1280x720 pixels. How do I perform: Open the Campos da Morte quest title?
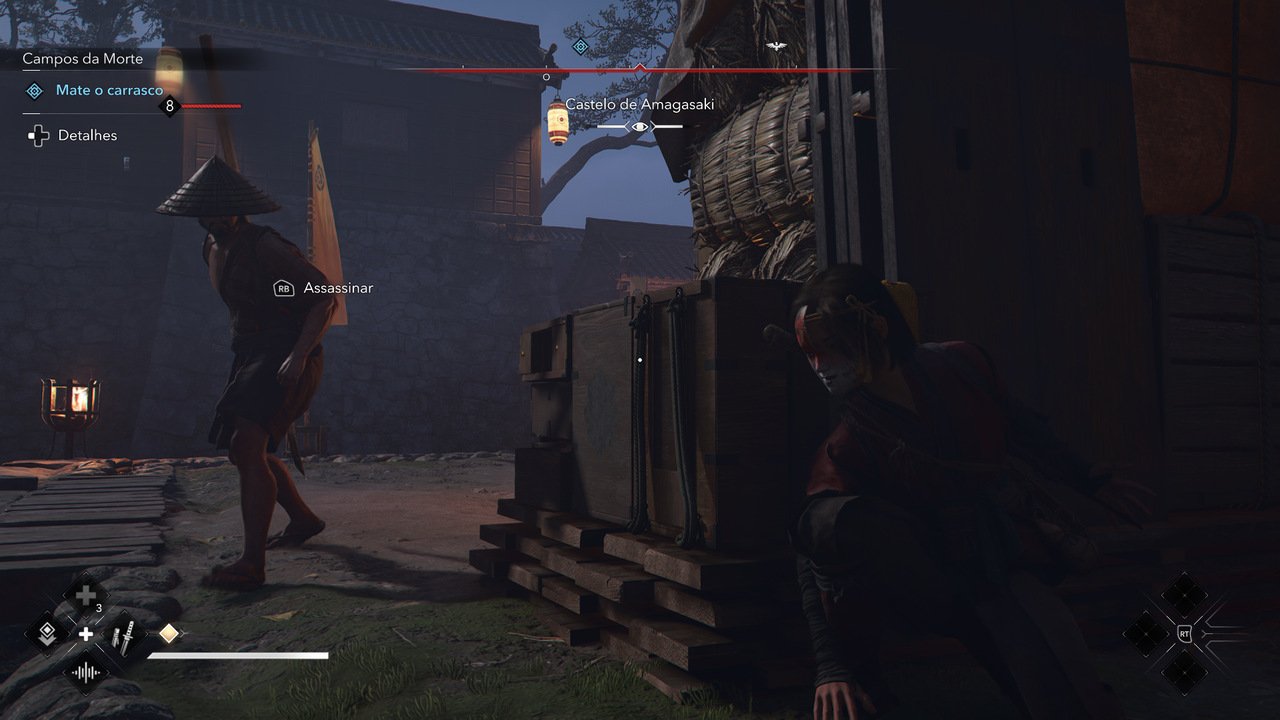83,59
